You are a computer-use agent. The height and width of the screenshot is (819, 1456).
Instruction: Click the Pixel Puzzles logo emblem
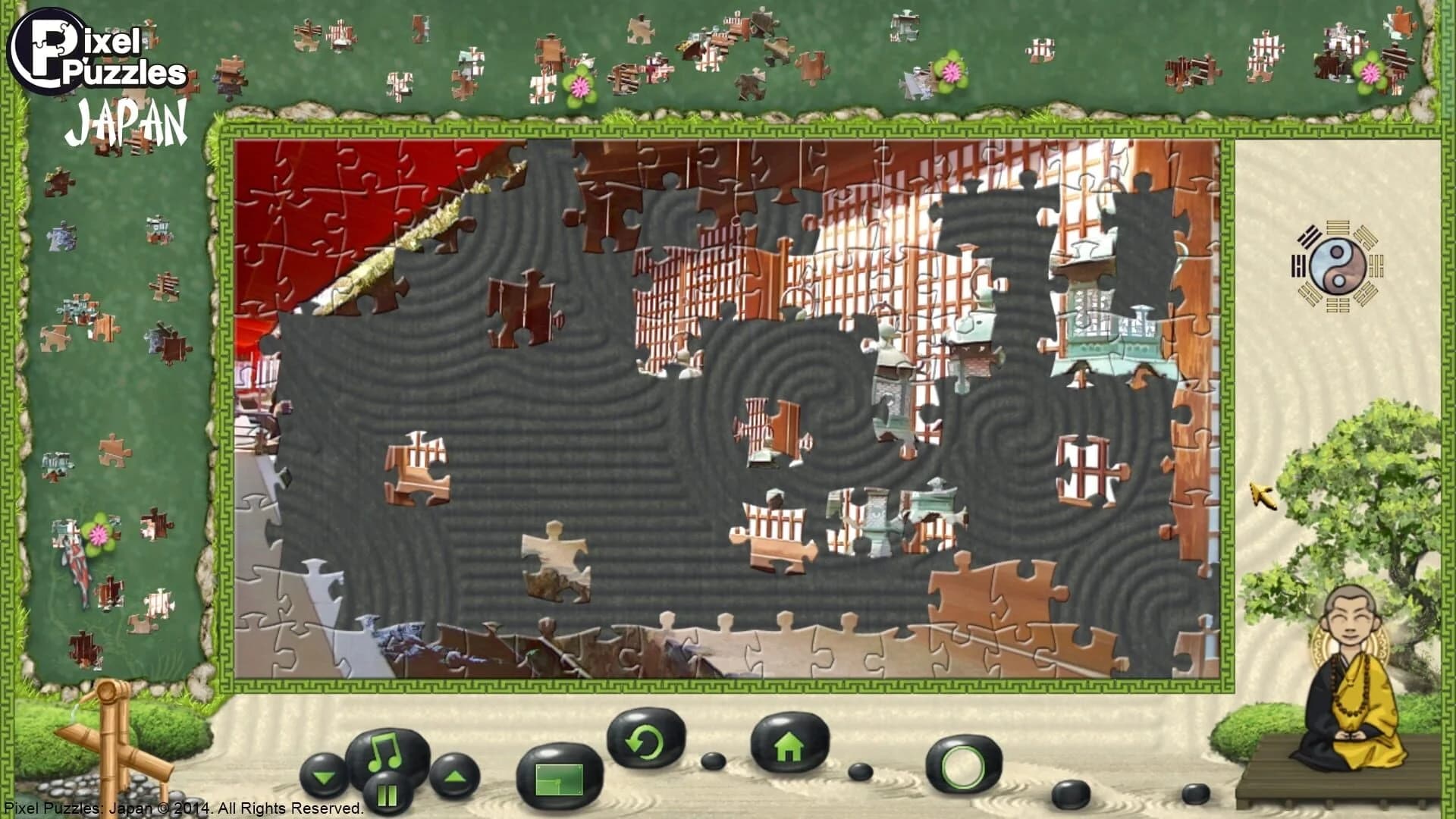47,51
